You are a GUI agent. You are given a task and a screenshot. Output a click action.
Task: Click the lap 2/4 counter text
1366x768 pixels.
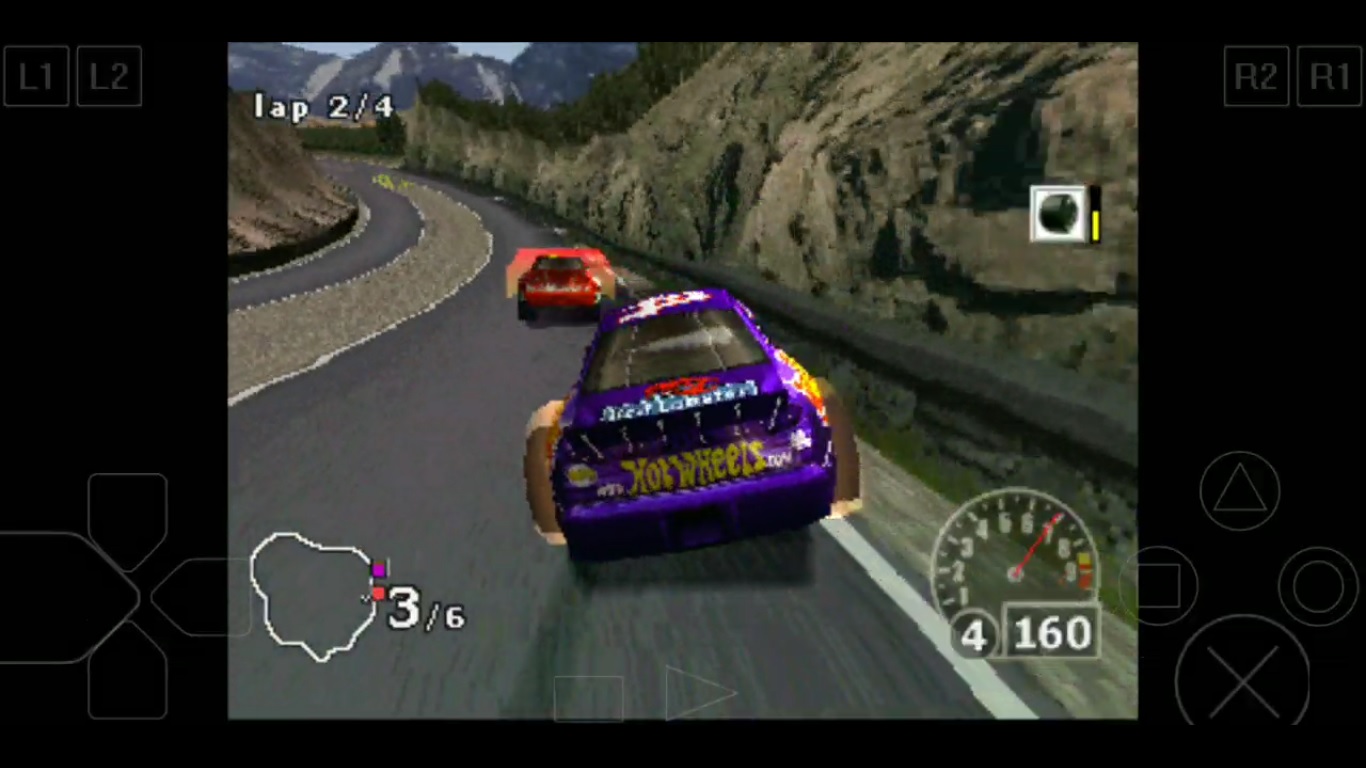coord(323,107)
